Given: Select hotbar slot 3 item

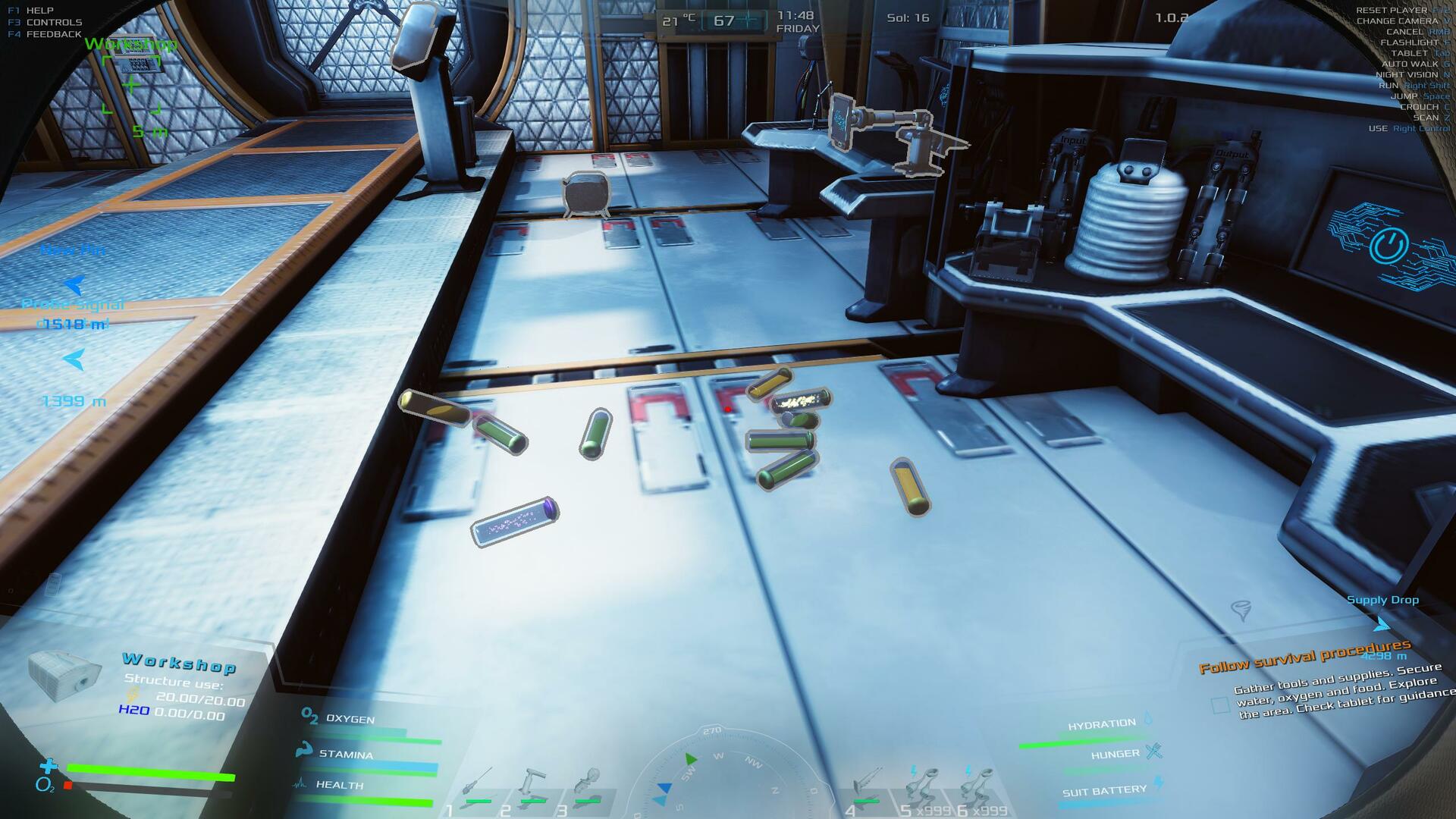Looking at the screenshot, I should 588,786.
